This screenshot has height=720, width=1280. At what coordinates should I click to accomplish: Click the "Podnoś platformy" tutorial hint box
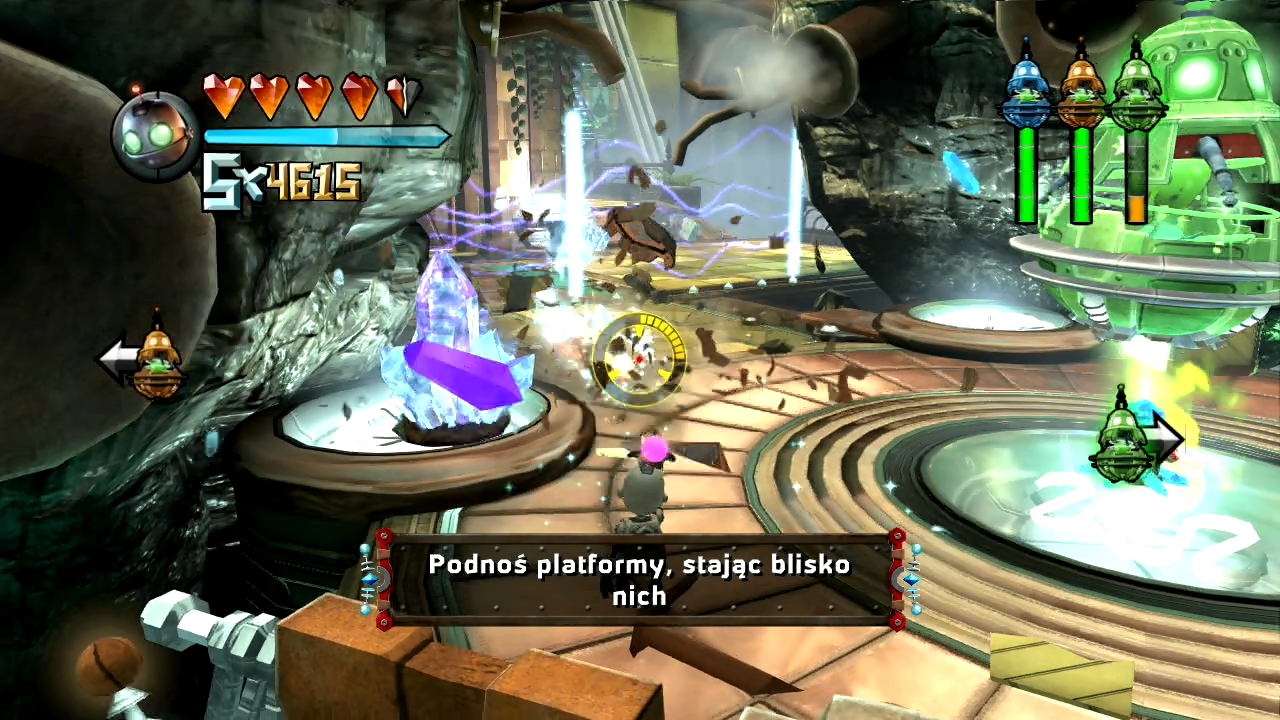640,579
